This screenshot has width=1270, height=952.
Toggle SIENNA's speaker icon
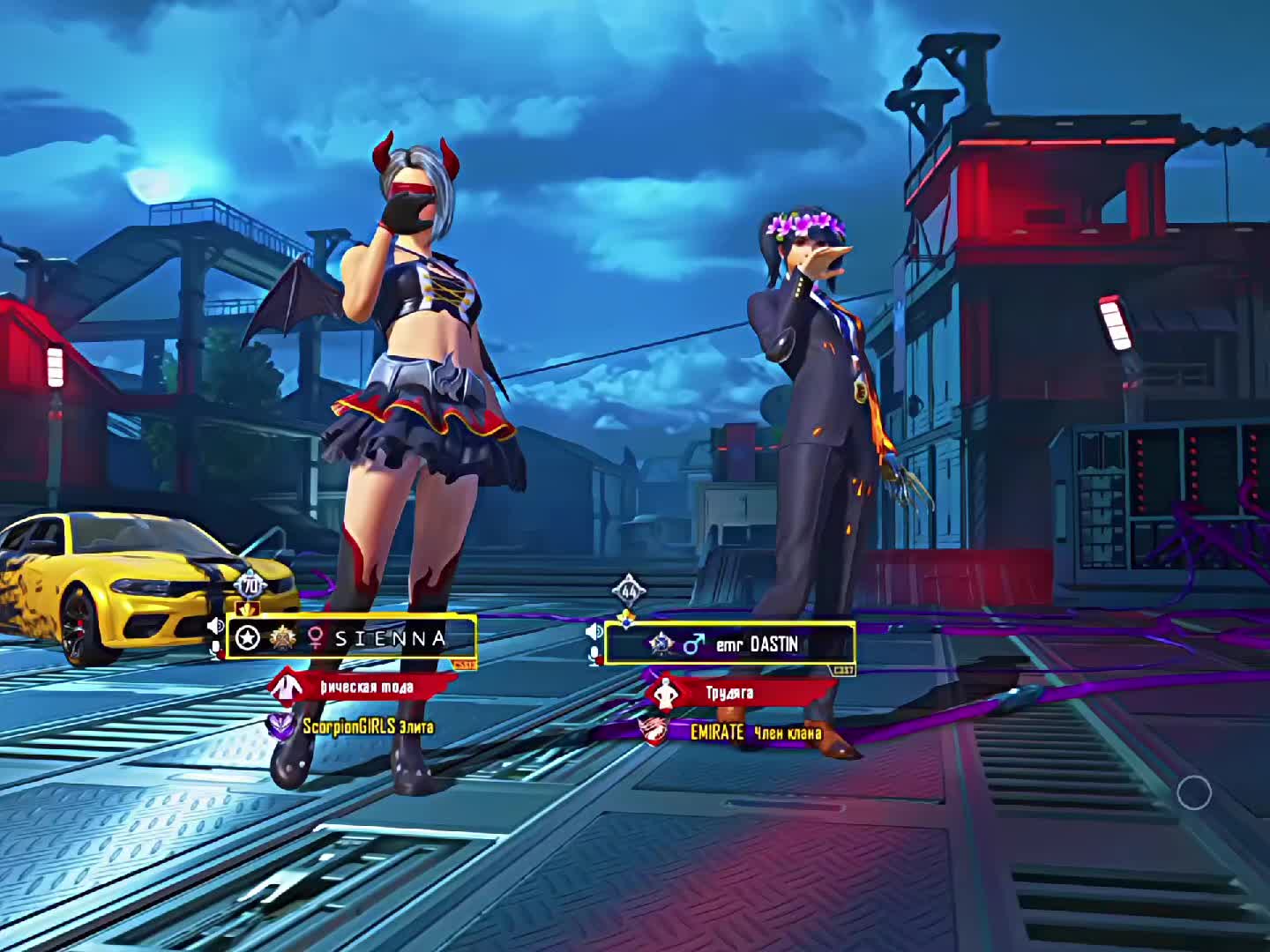[214, 626]
